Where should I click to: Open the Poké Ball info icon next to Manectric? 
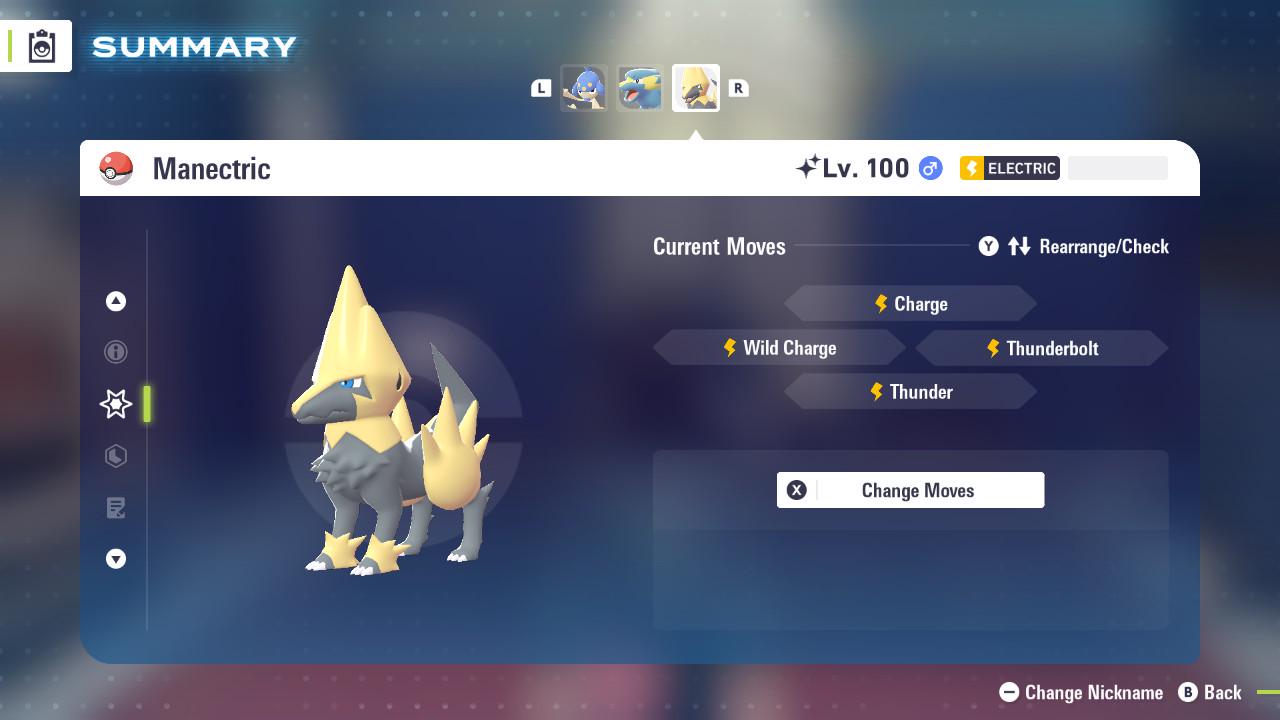click(x=117, y=168)
